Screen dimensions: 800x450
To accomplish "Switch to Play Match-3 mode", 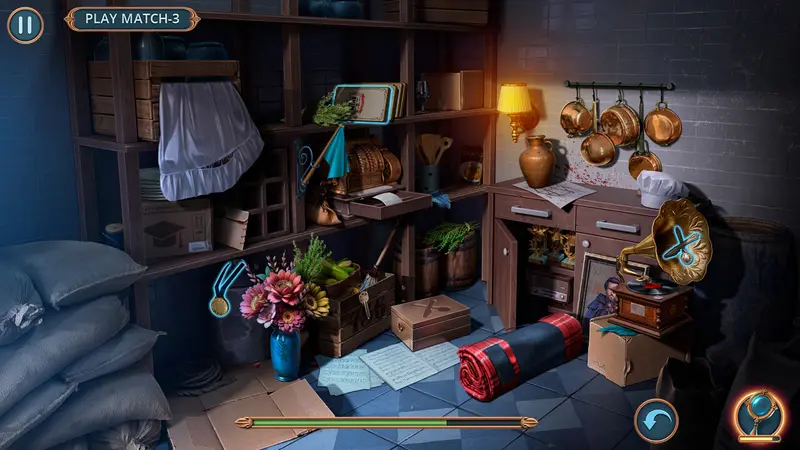I will (132, 18).
